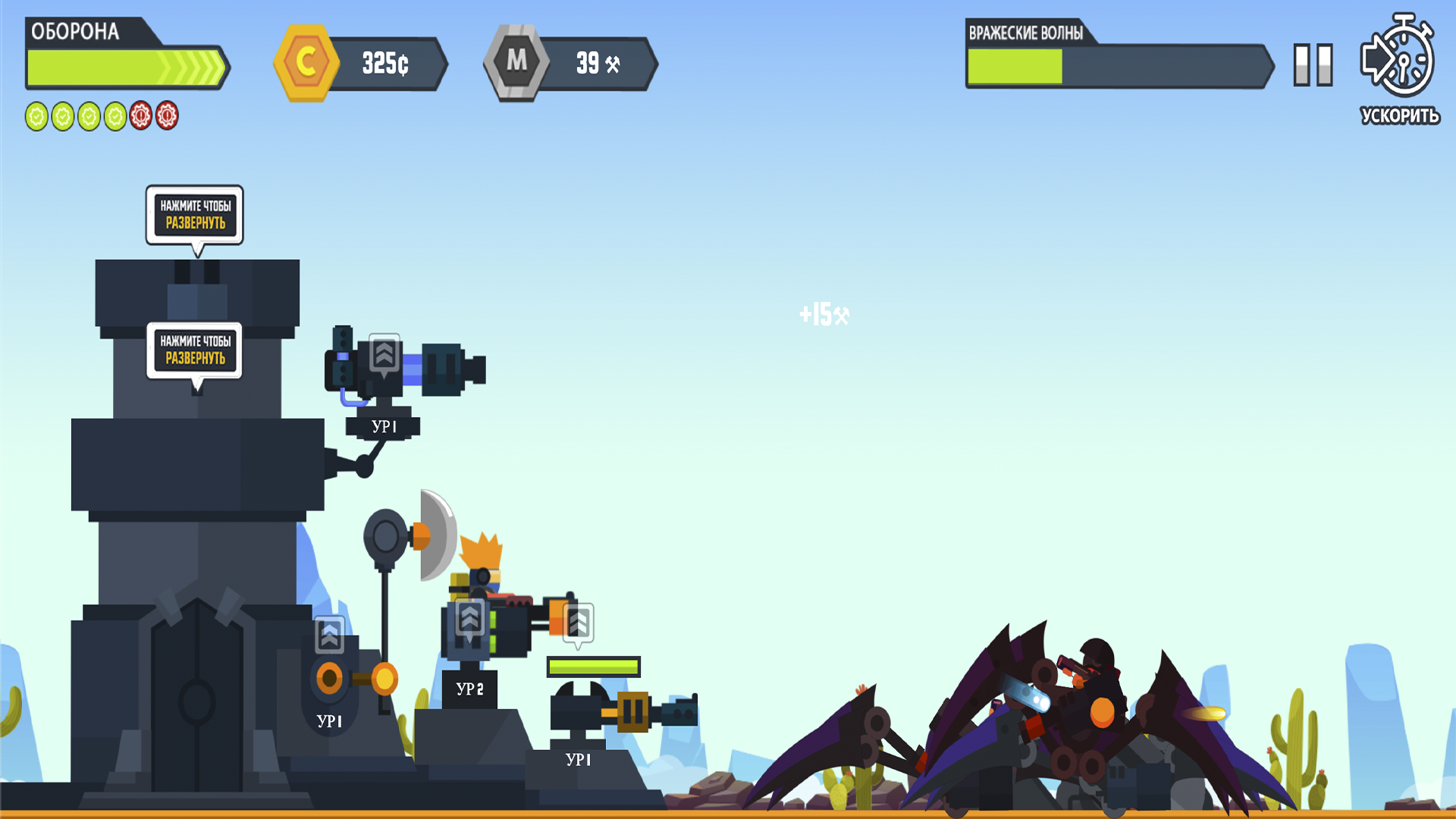The height and width of the screenshot is (819, 1456).
Task: Click the УР1 plate below the laser turret
Action: click(x=384, y=425)
